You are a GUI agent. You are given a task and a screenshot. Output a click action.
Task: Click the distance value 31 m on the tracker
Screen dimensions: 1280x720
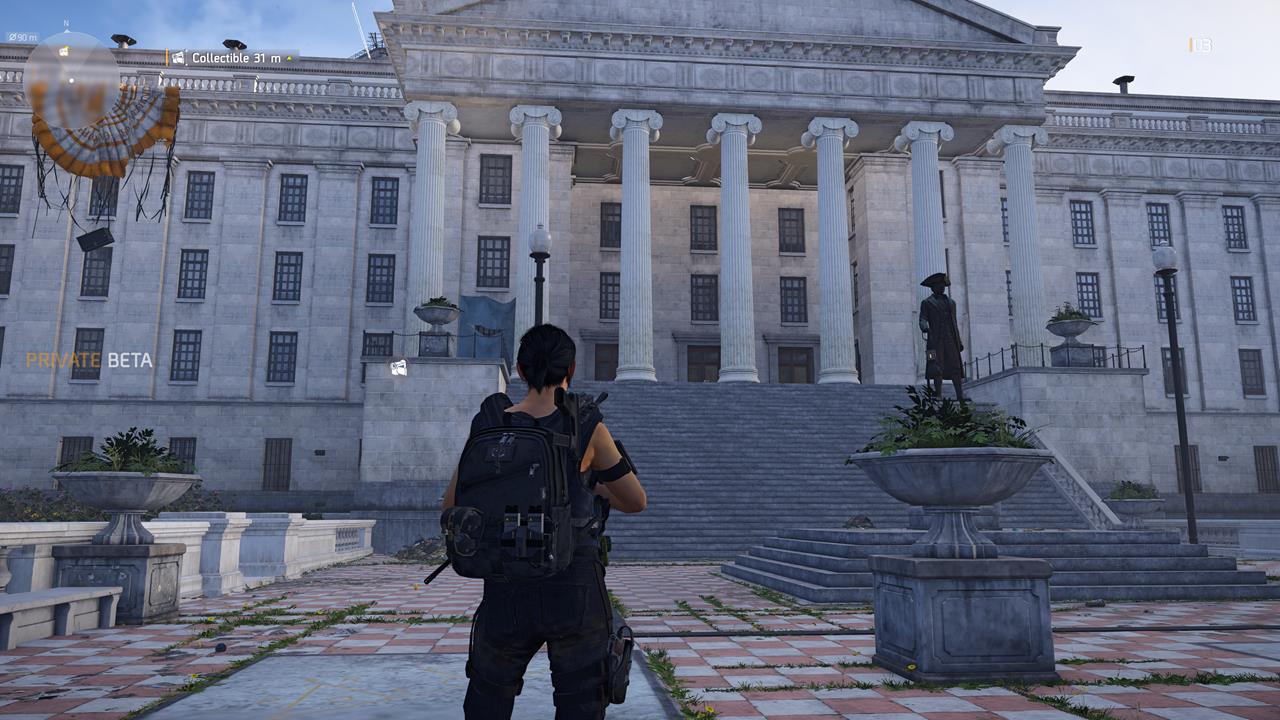[x=265, y=58]
